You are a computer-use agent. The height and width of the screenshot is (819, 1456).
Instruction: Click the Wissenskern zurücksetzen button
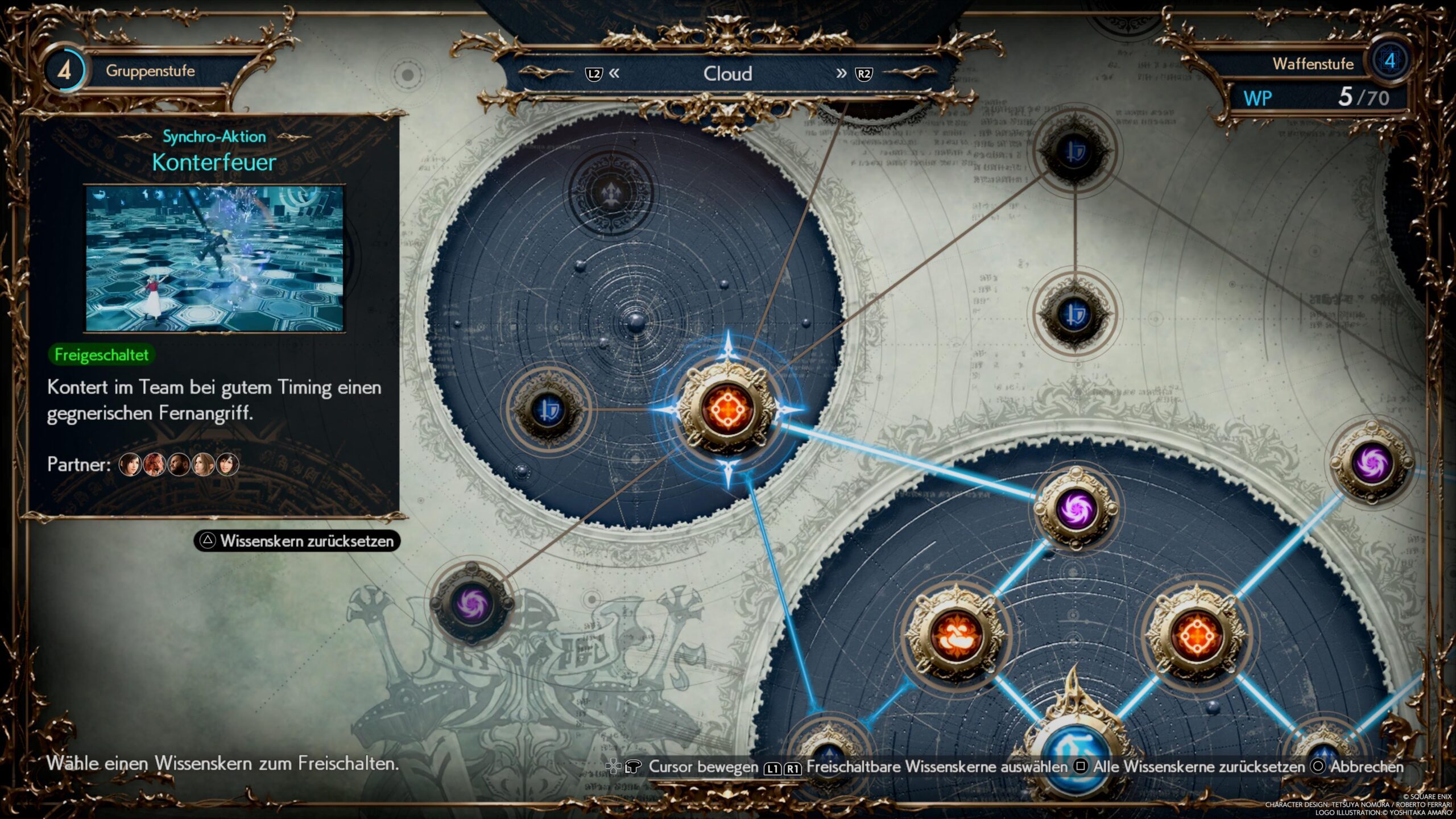pyautogui.click(x=297, y=541)
